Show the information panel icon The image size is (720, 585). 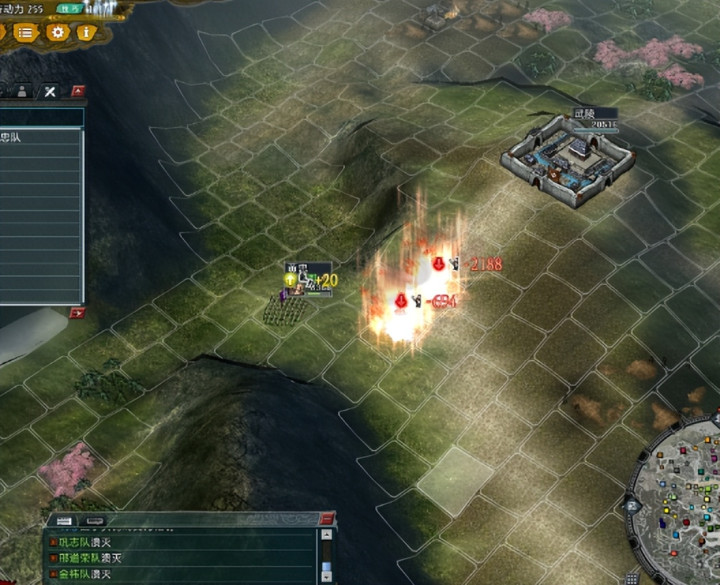[x=86, y=32]
